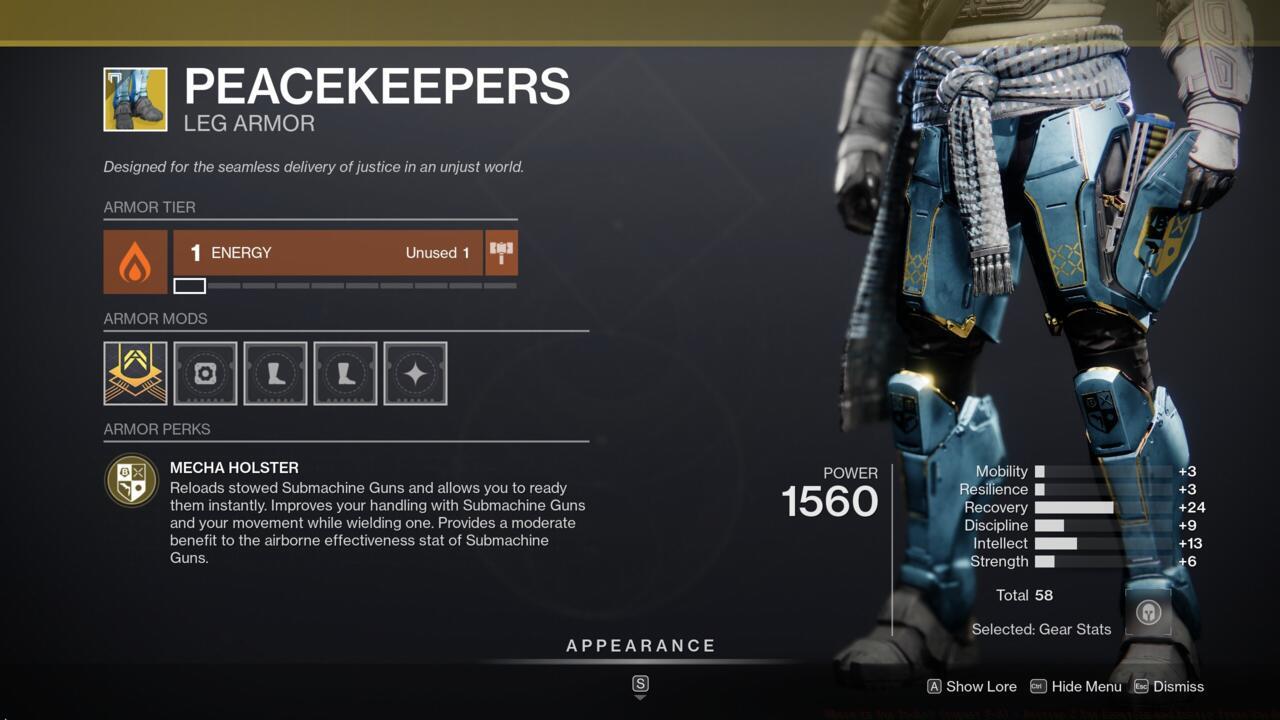Open the first Leg armor mod slot
Screen dimensions: 1280x720
pos(275,373)
